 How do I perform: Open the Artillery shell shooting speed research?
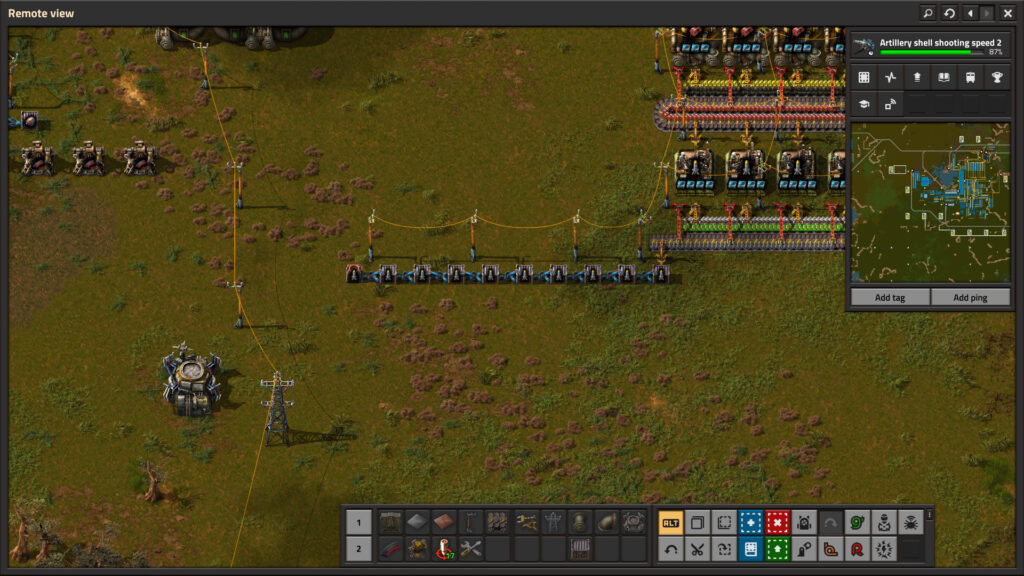929,46
